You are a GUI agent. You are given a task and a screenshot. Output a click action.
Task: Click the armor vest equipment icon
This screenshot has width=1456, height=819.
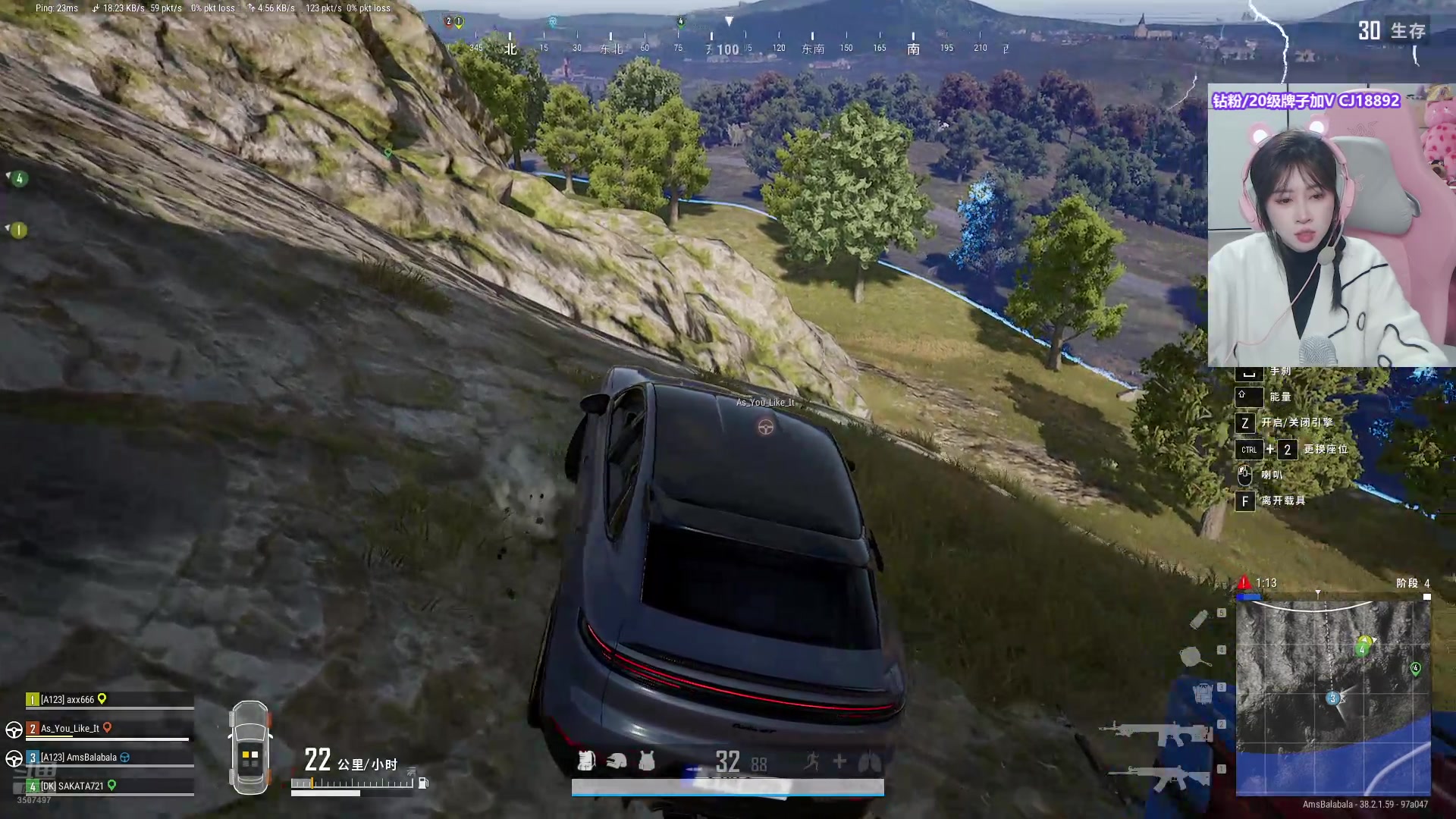point(647,761)
